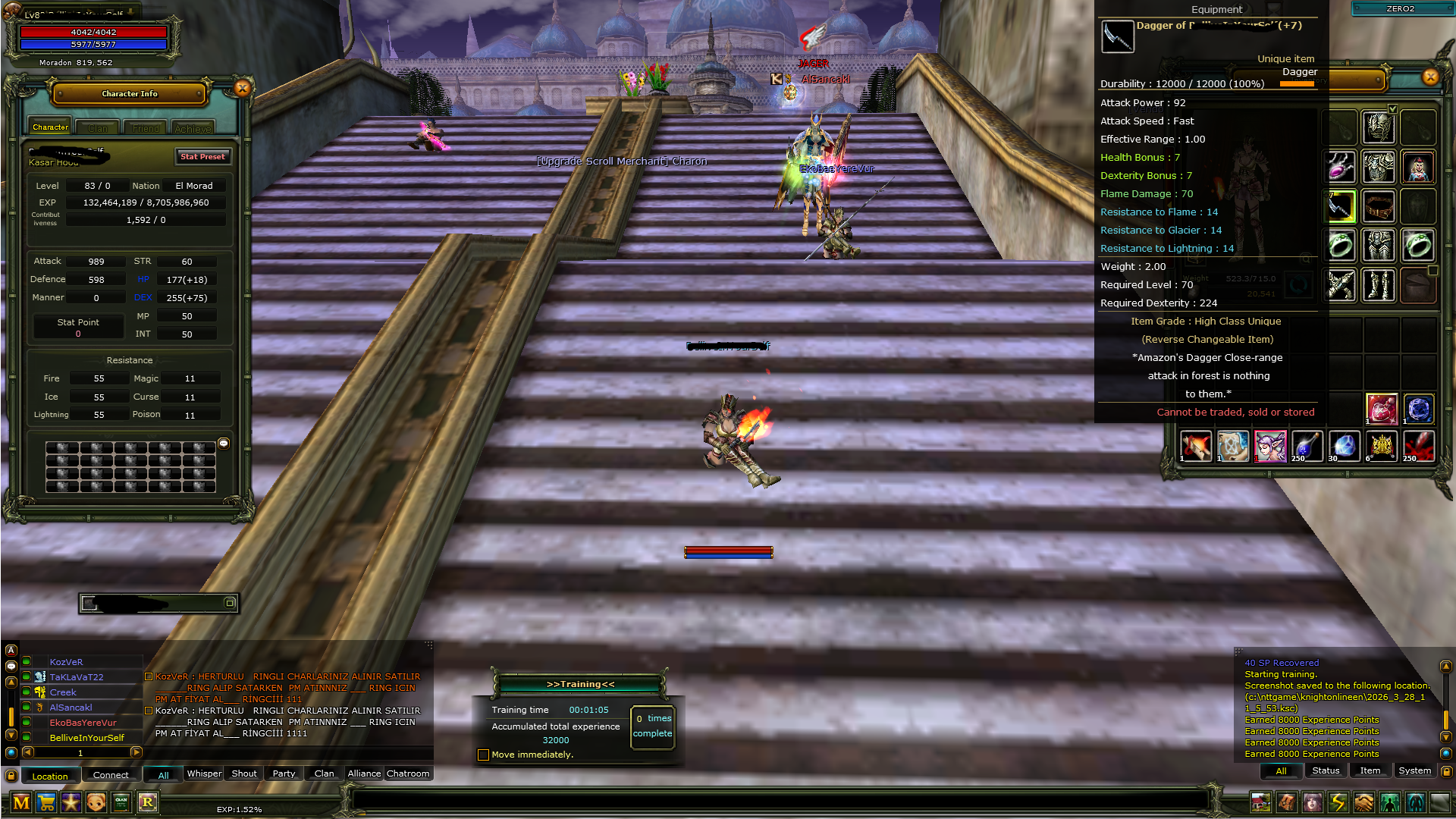
Task: Click the left arrow beside chat channel '1'
Action: click(x=28, y=753)
